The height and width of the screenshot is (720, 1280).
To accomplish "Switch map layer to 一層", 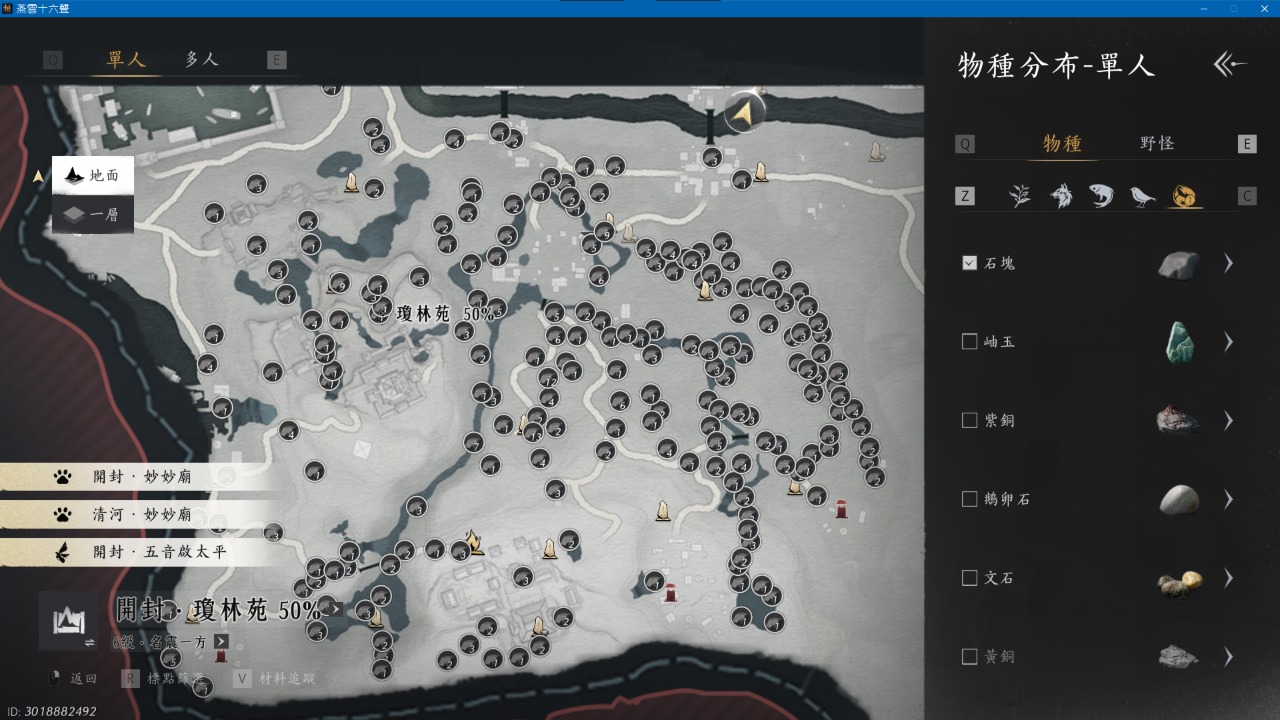I will pos(92,214).
